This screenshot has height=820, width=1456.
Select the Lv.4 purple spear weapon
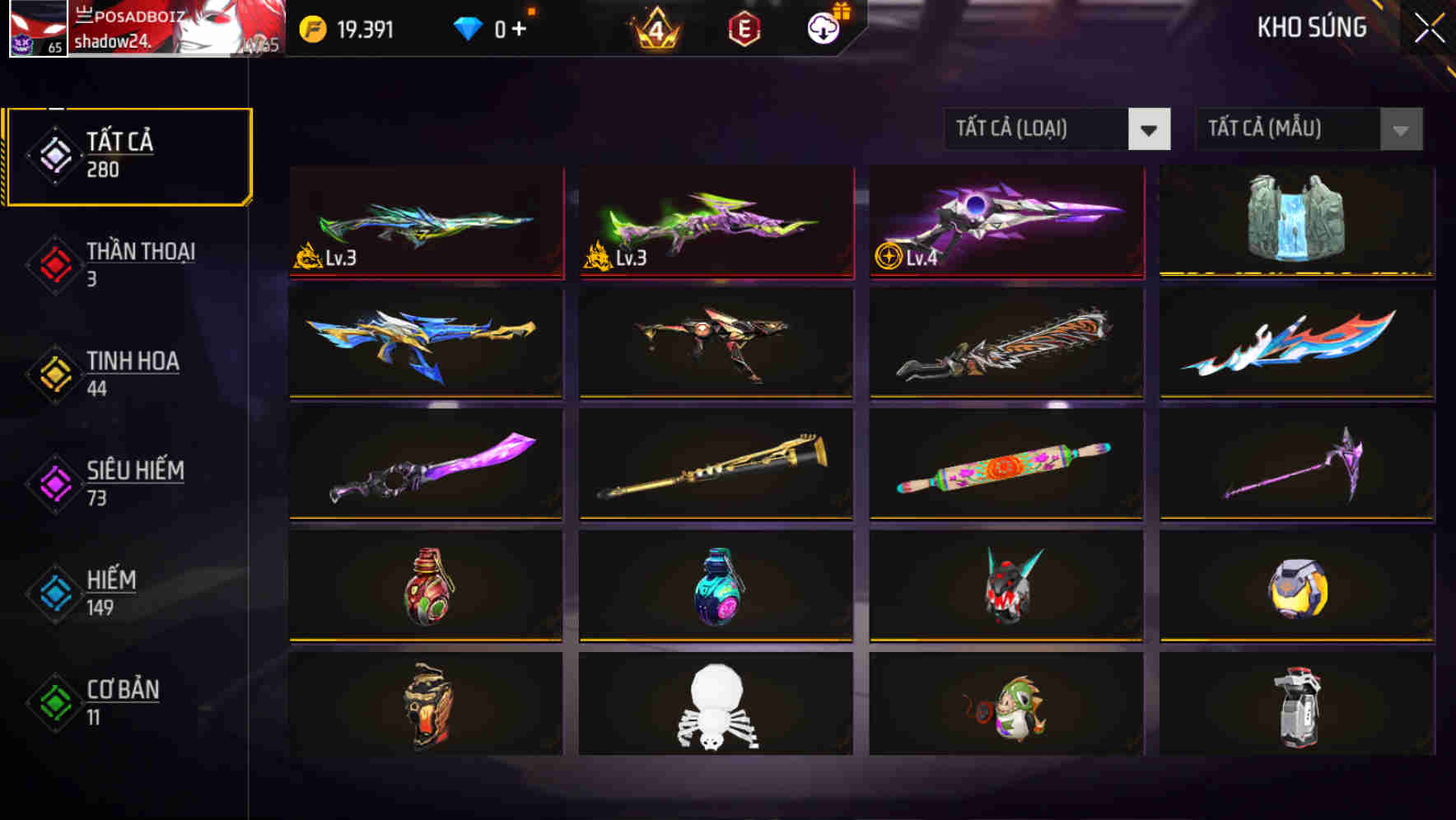(x=1005, y=218)
